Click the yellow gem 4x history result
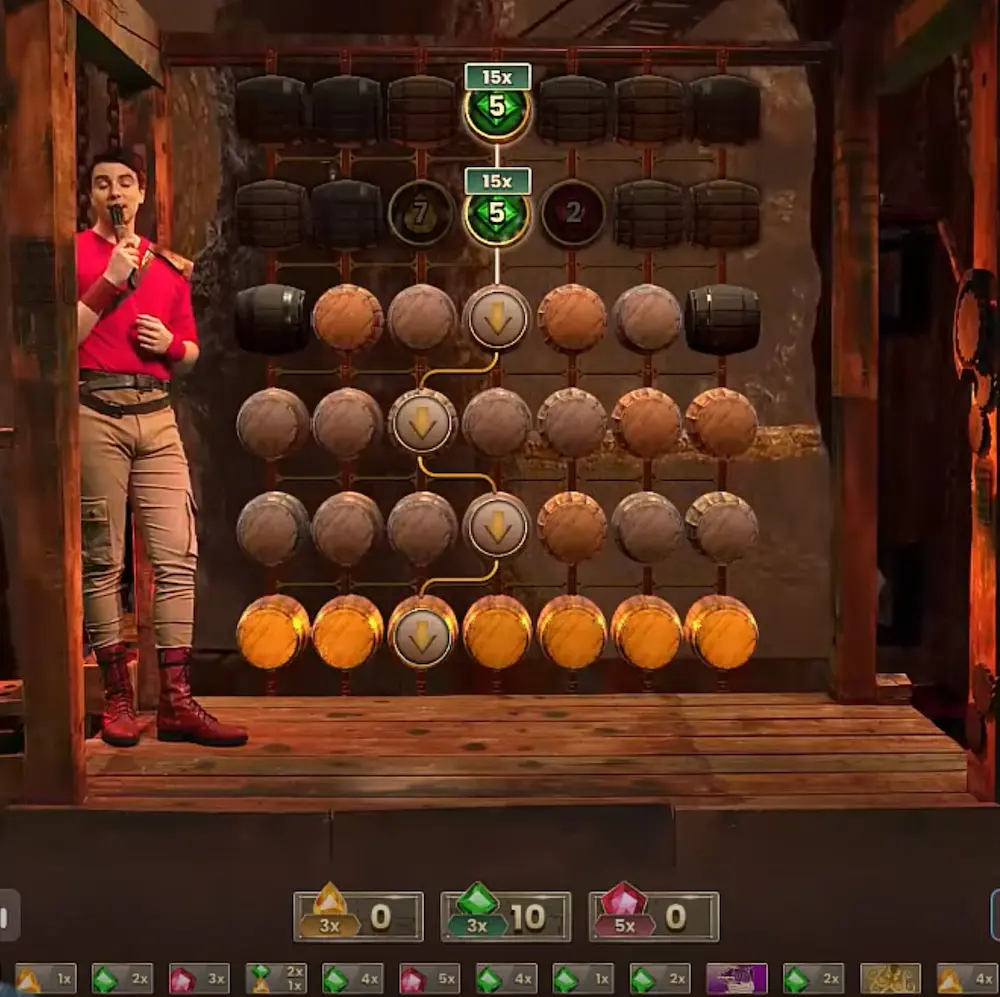This screenshot has height=997, width=1000. click(966, 978)
